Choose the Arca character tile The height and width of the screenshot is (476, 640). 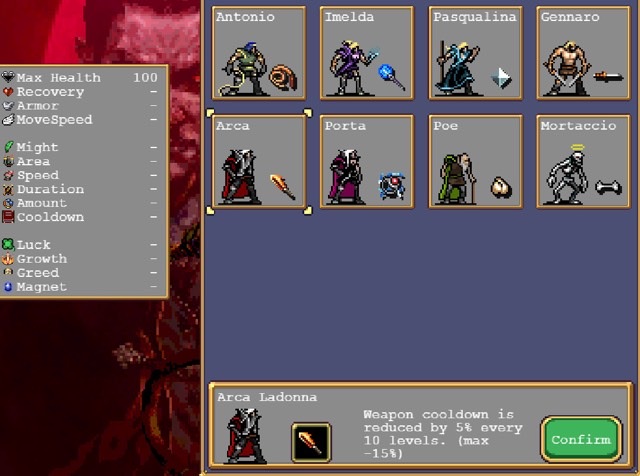(259, 162)
